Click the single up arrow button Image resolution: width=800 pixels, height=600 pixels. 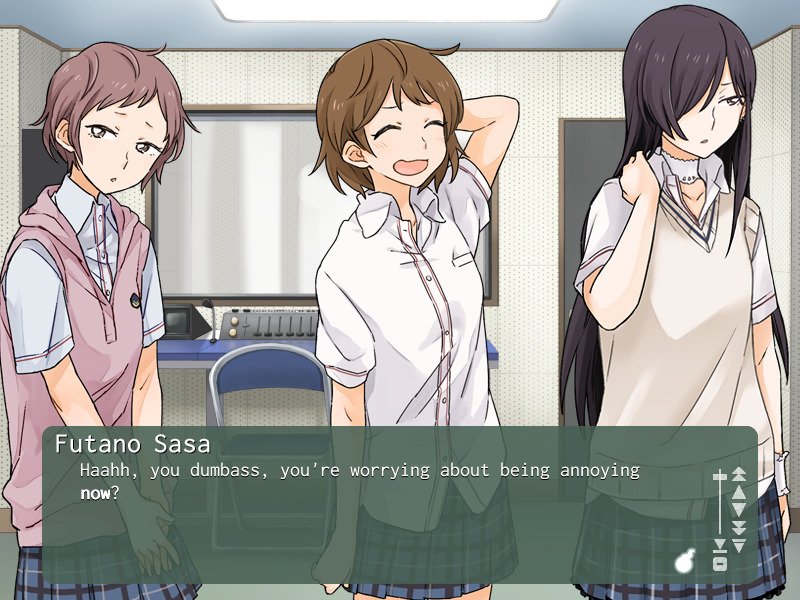coord(739,491)
